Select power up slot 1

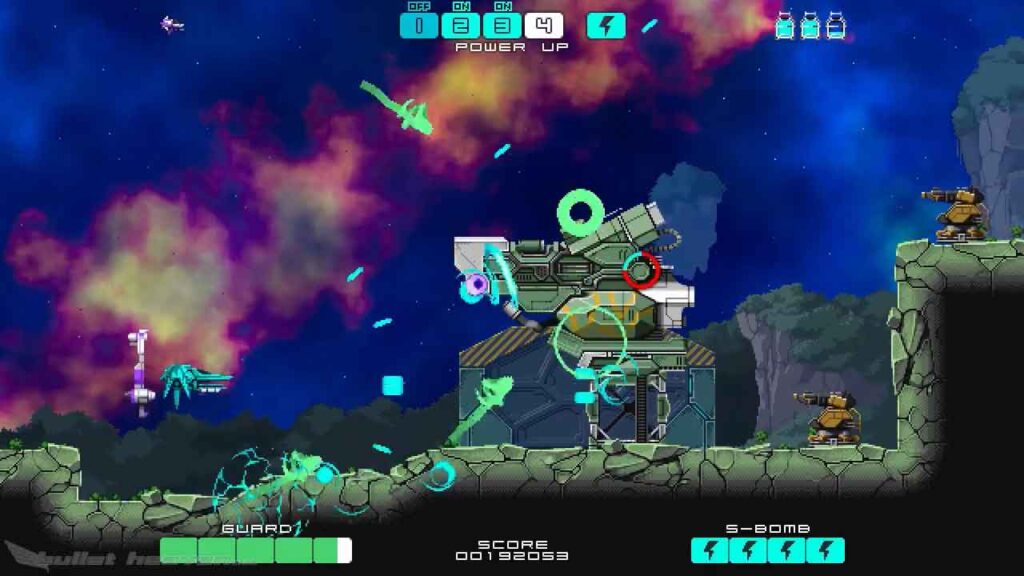pos(419,26)
